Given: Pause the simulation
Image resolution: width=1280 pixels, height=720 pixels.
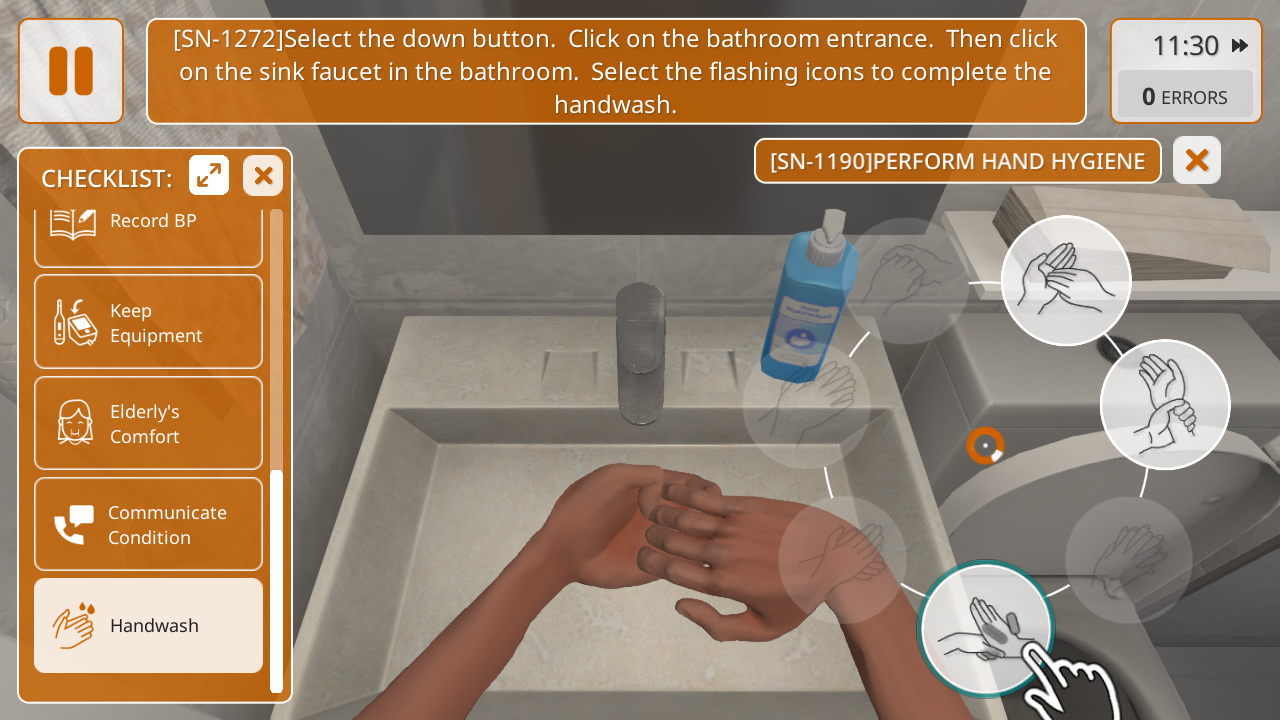Looking at the screenshot, I should [71, 71].
